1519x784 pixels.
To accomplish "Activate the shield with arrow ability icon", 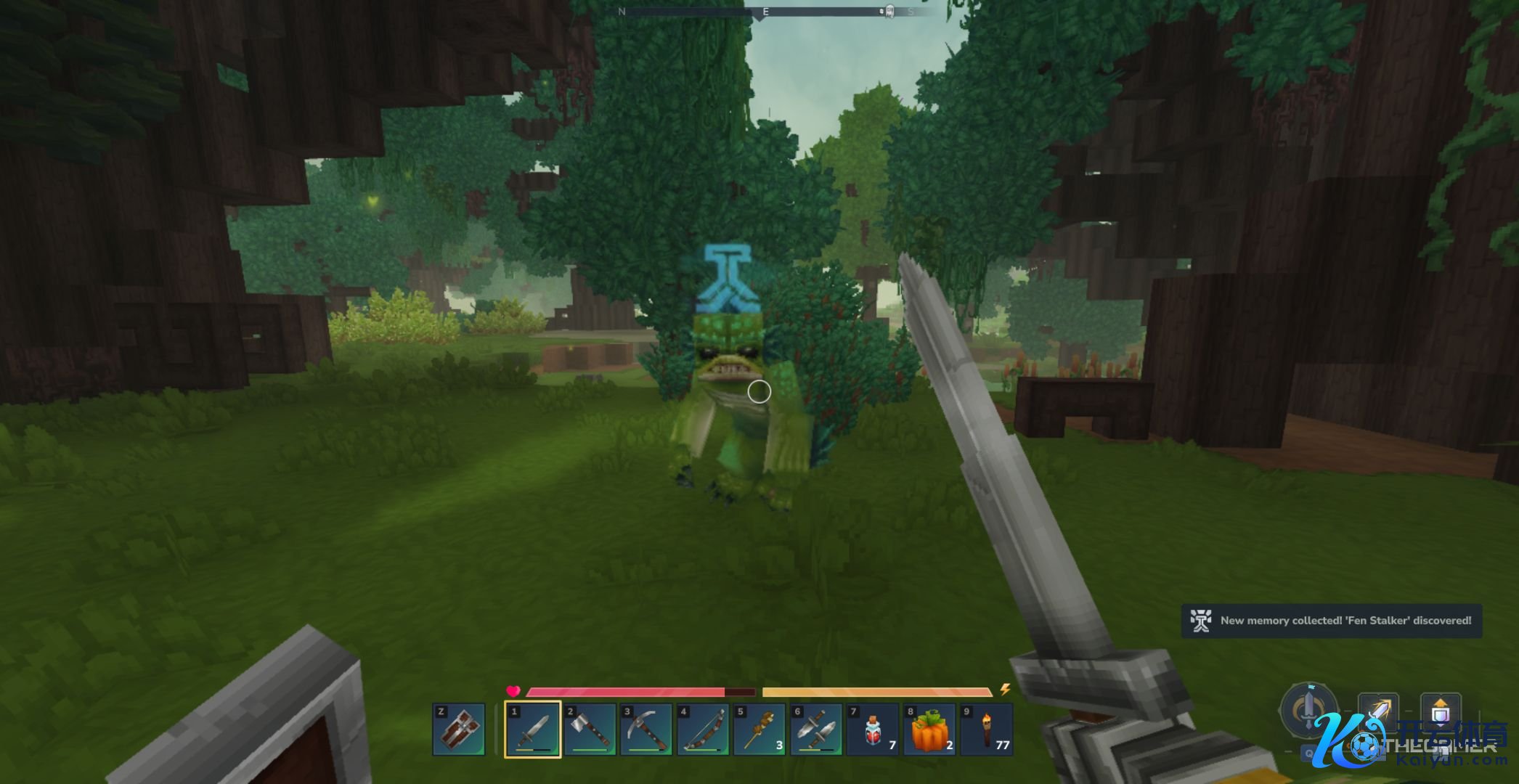I will 1441,711.
